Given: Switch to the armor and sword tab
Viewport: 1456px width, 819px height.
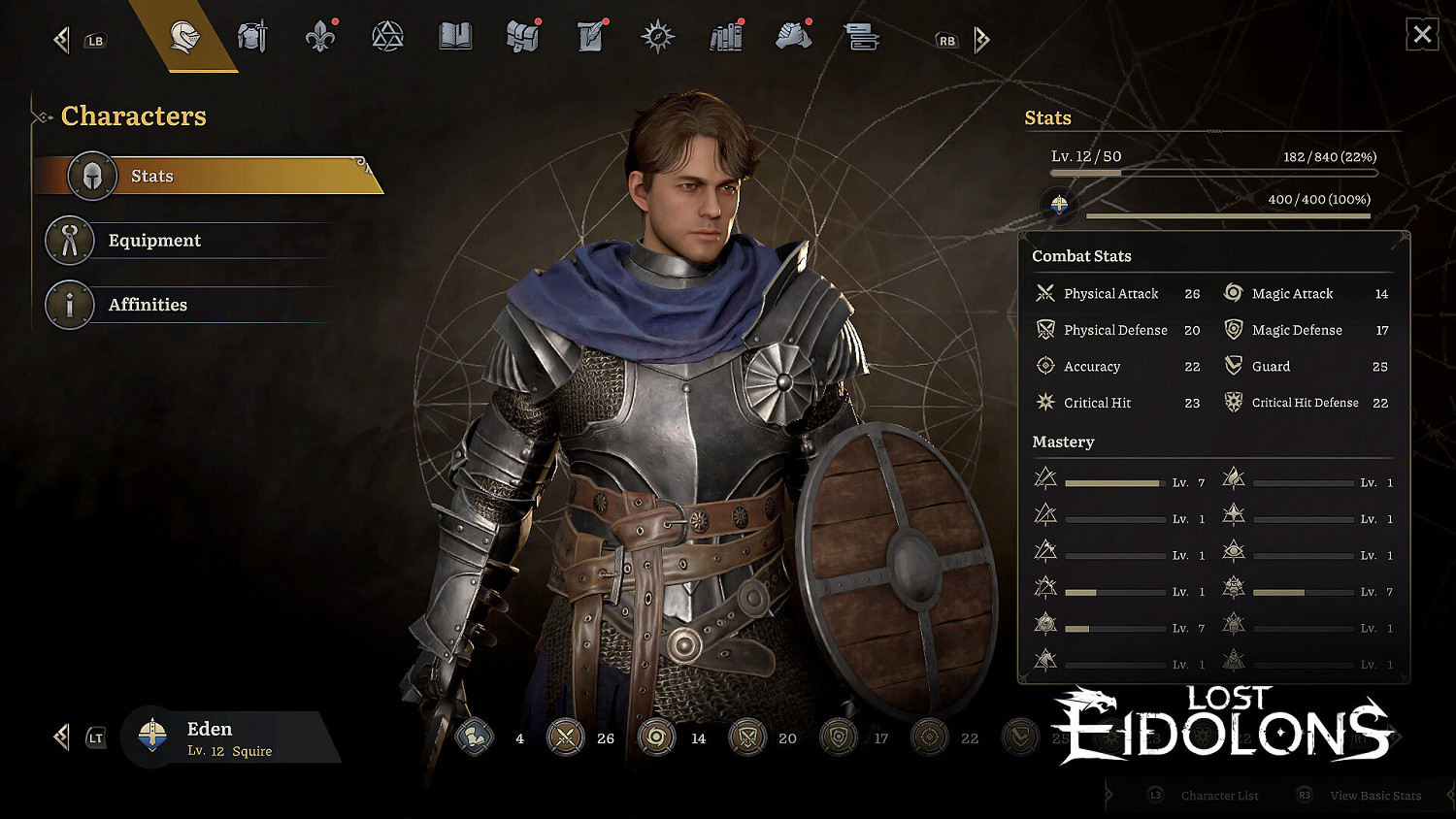Looking at the screenshot, I should tap(252, 38).
